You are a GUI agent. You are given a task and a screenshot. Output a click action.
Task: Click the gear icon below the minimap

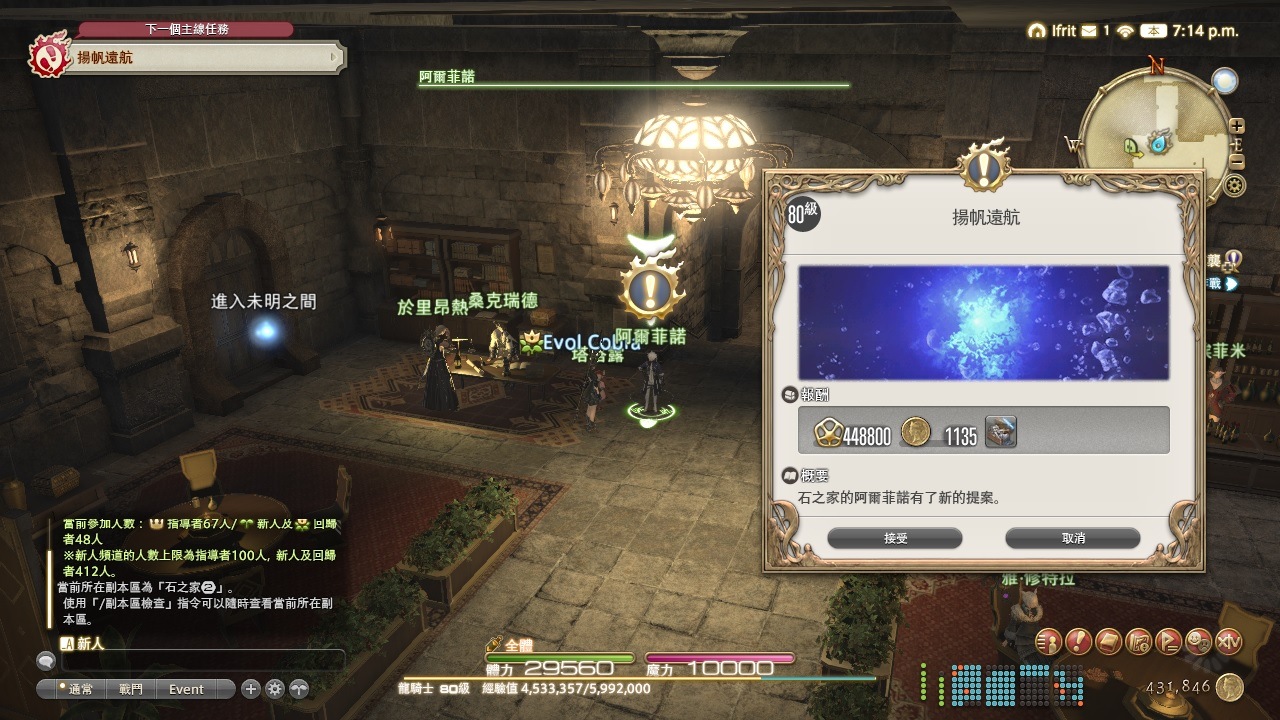click(x=1234, y=185)
